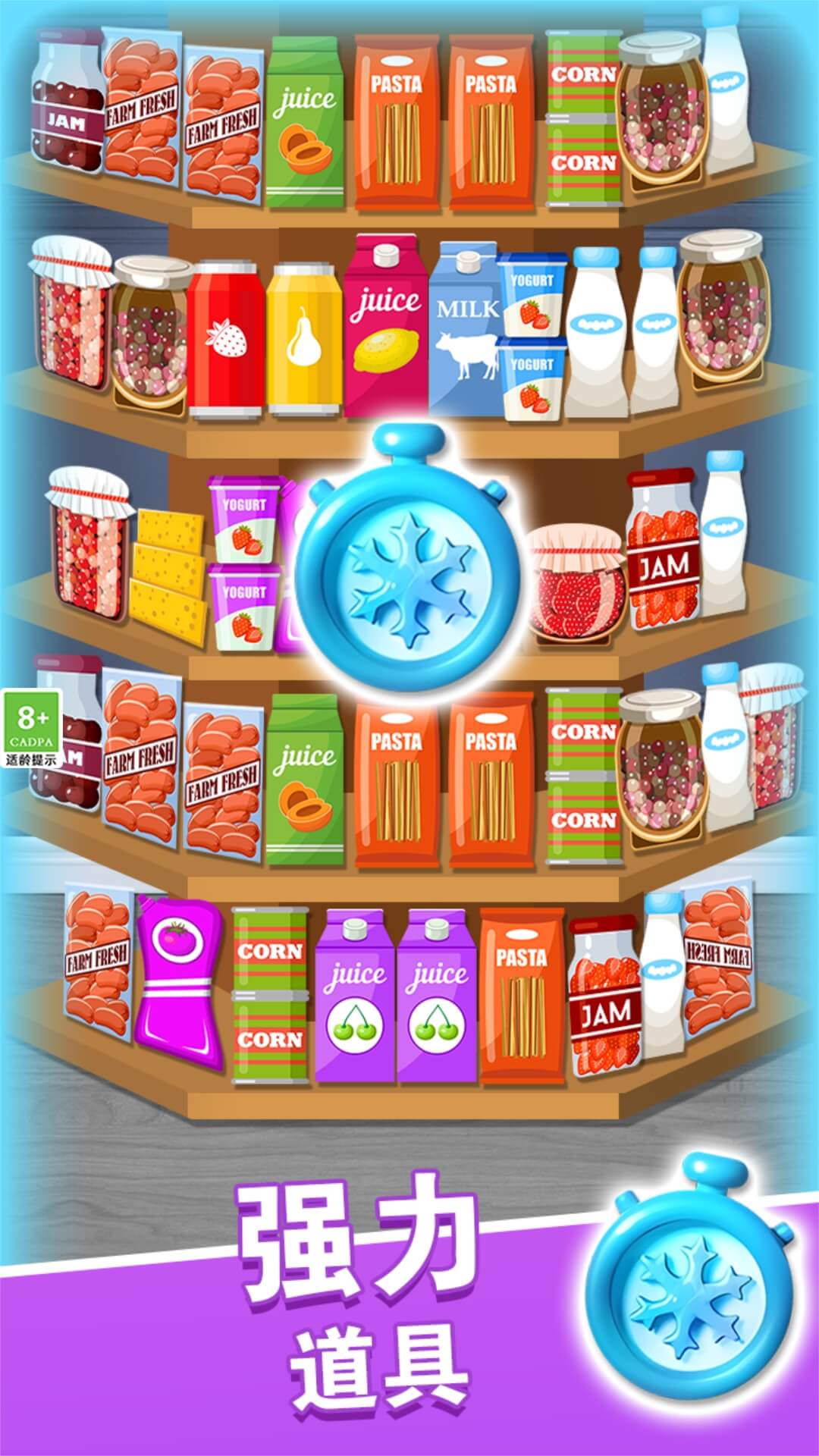Select the blue strawberry yogurt stack

coord(533,335)
